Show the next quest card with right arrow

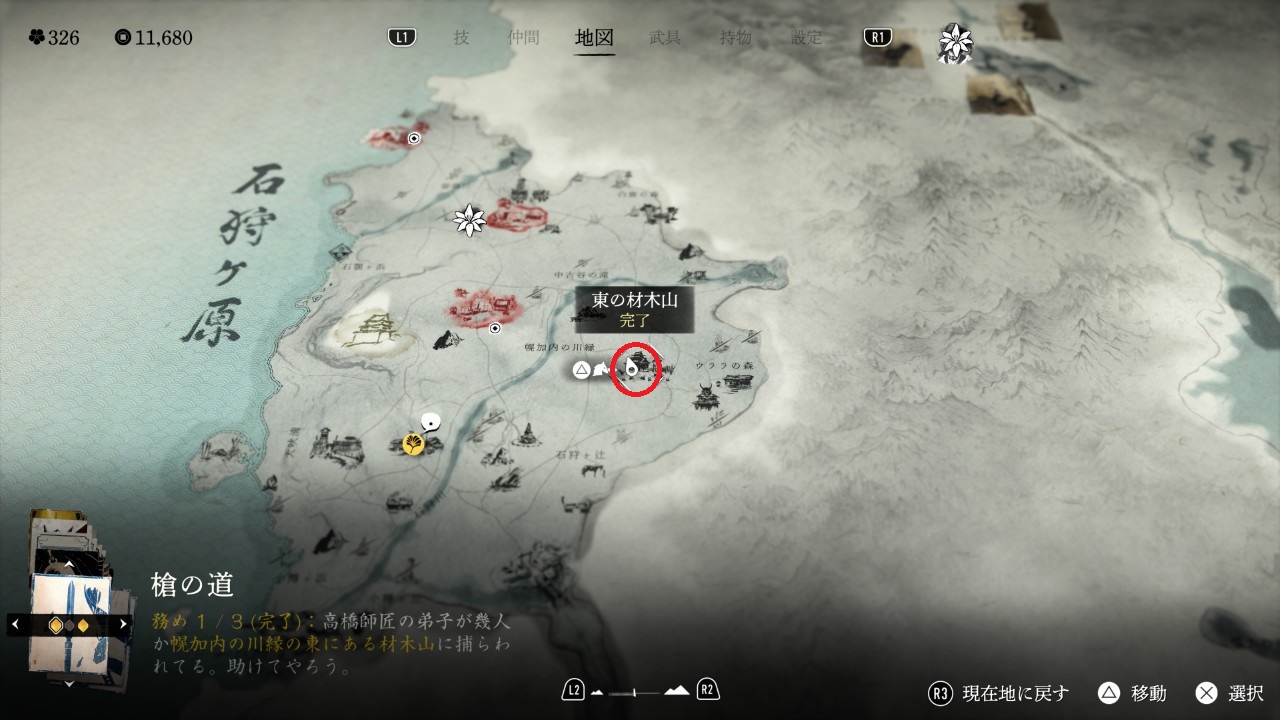coord(123,624)
